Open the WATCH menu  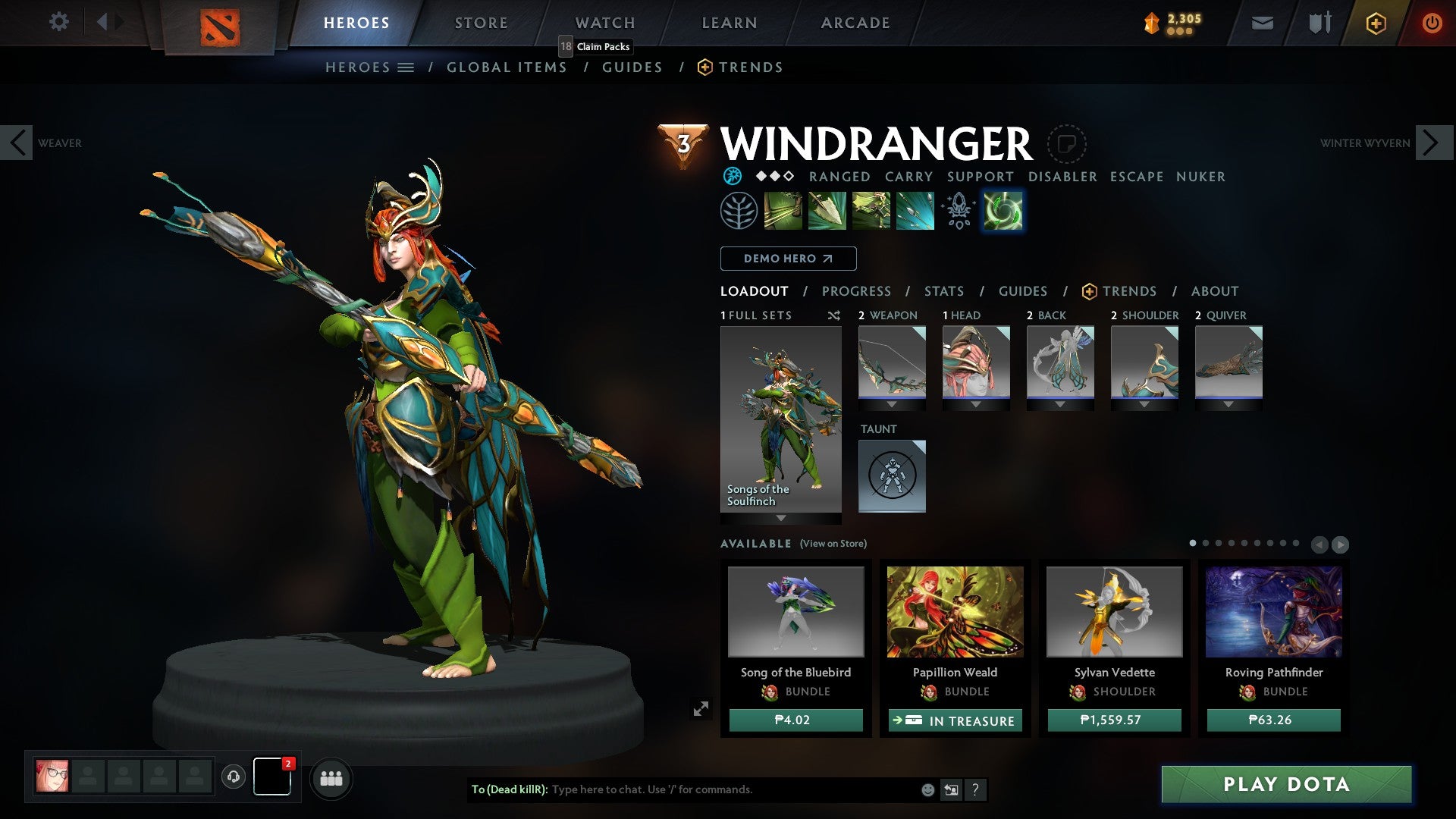[x=604, y=22]
